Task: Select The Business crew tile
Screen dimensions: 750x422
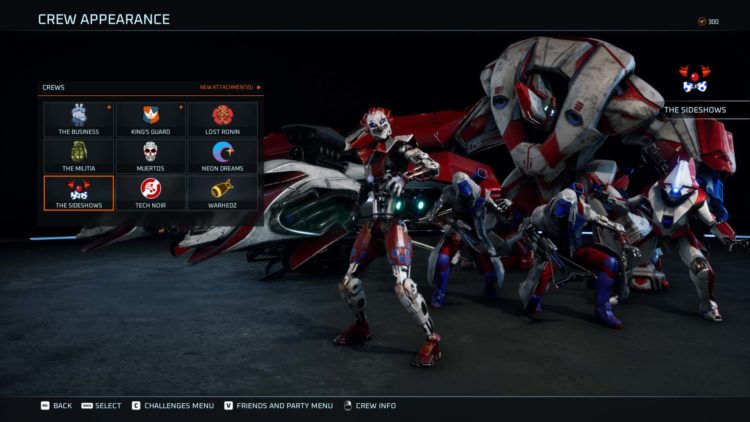Action: click(x=79, y=119)
